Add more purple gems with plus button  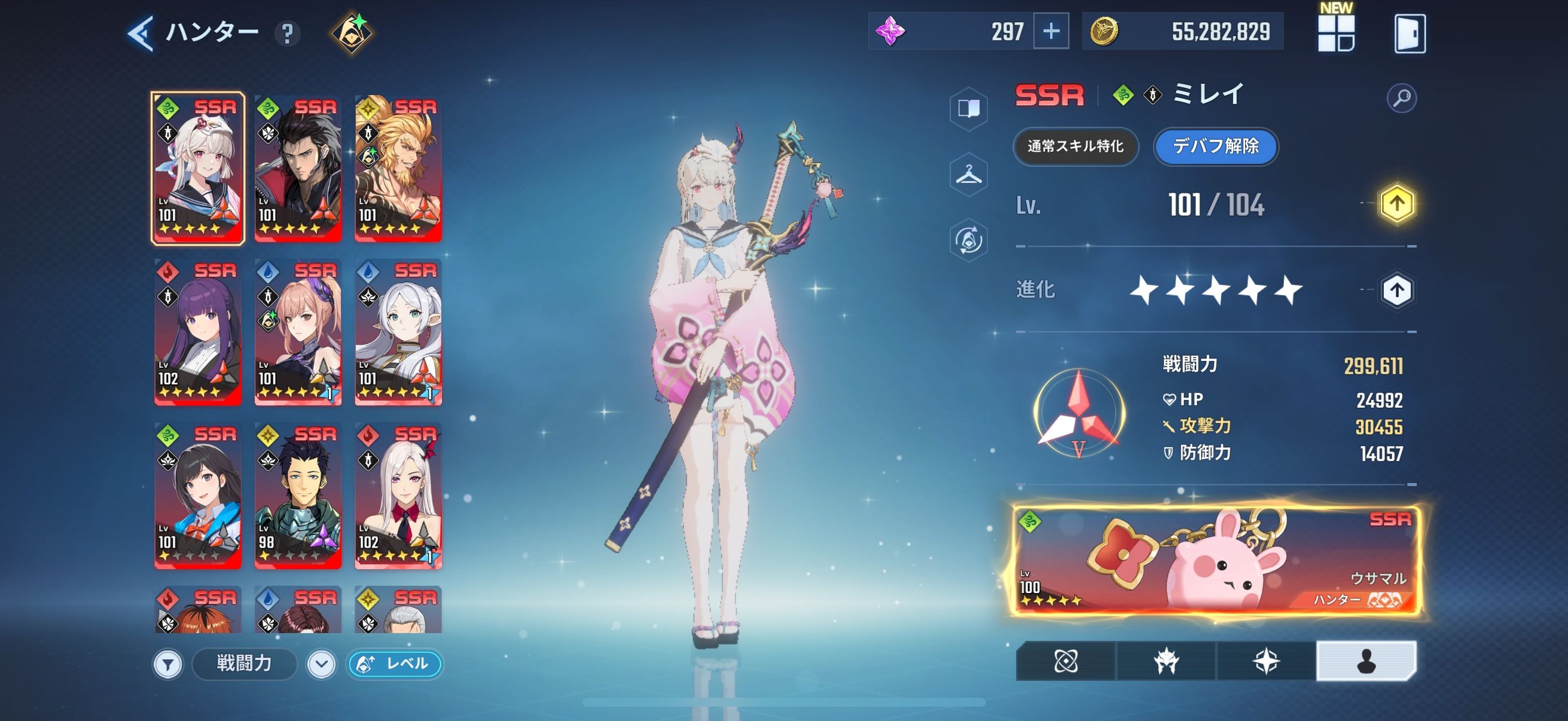click(1051, 31)
